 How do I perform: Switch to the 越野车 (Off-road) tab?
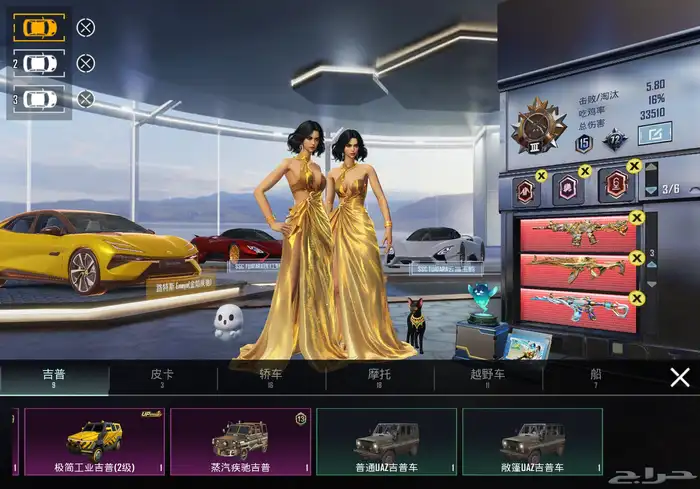(488, 377)
